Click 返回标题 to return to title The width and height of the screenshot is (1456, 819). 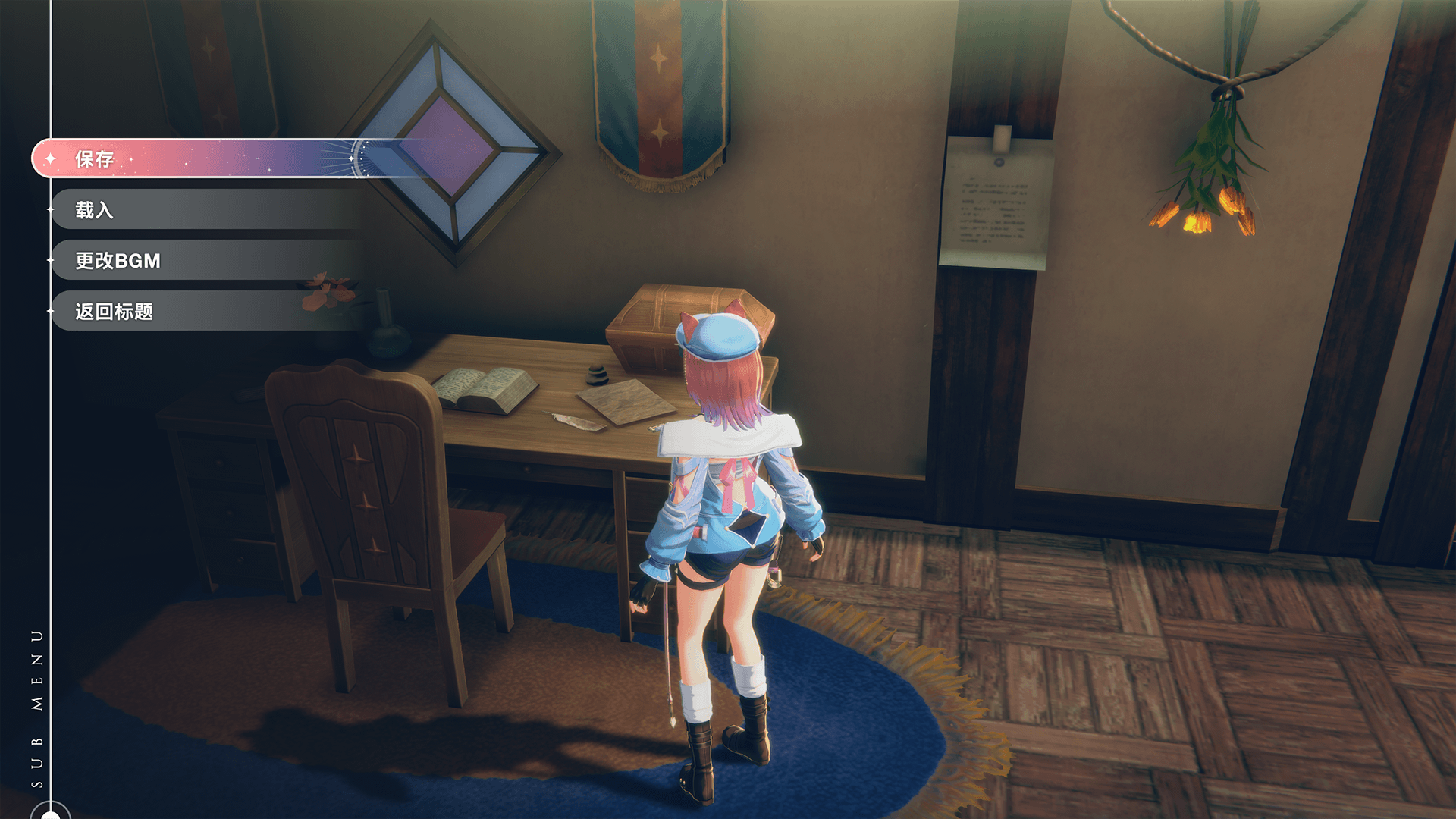click(x=114, y=312)
